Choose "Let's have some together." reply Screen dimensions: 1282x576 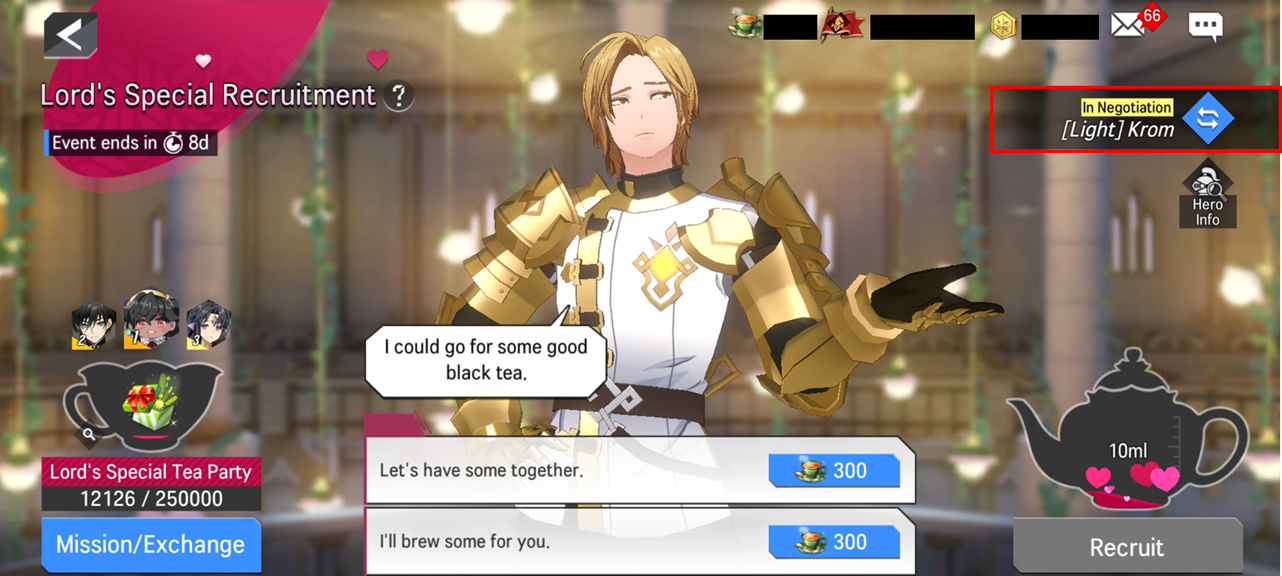click(639, 471)
